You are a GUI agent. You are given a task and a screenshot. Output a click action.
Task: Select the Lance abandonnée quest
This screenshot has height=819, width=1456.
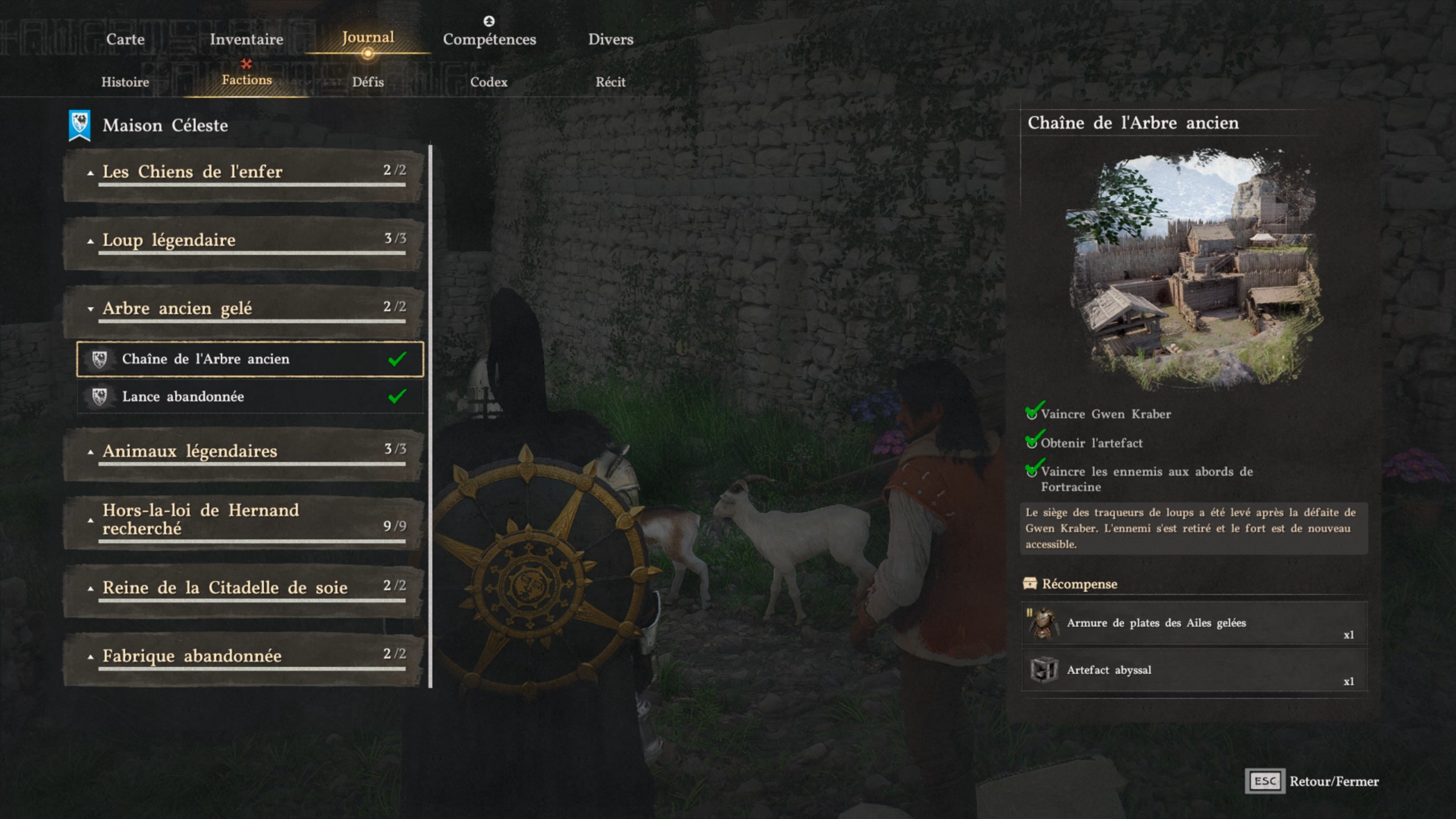[x=250, y=396]
